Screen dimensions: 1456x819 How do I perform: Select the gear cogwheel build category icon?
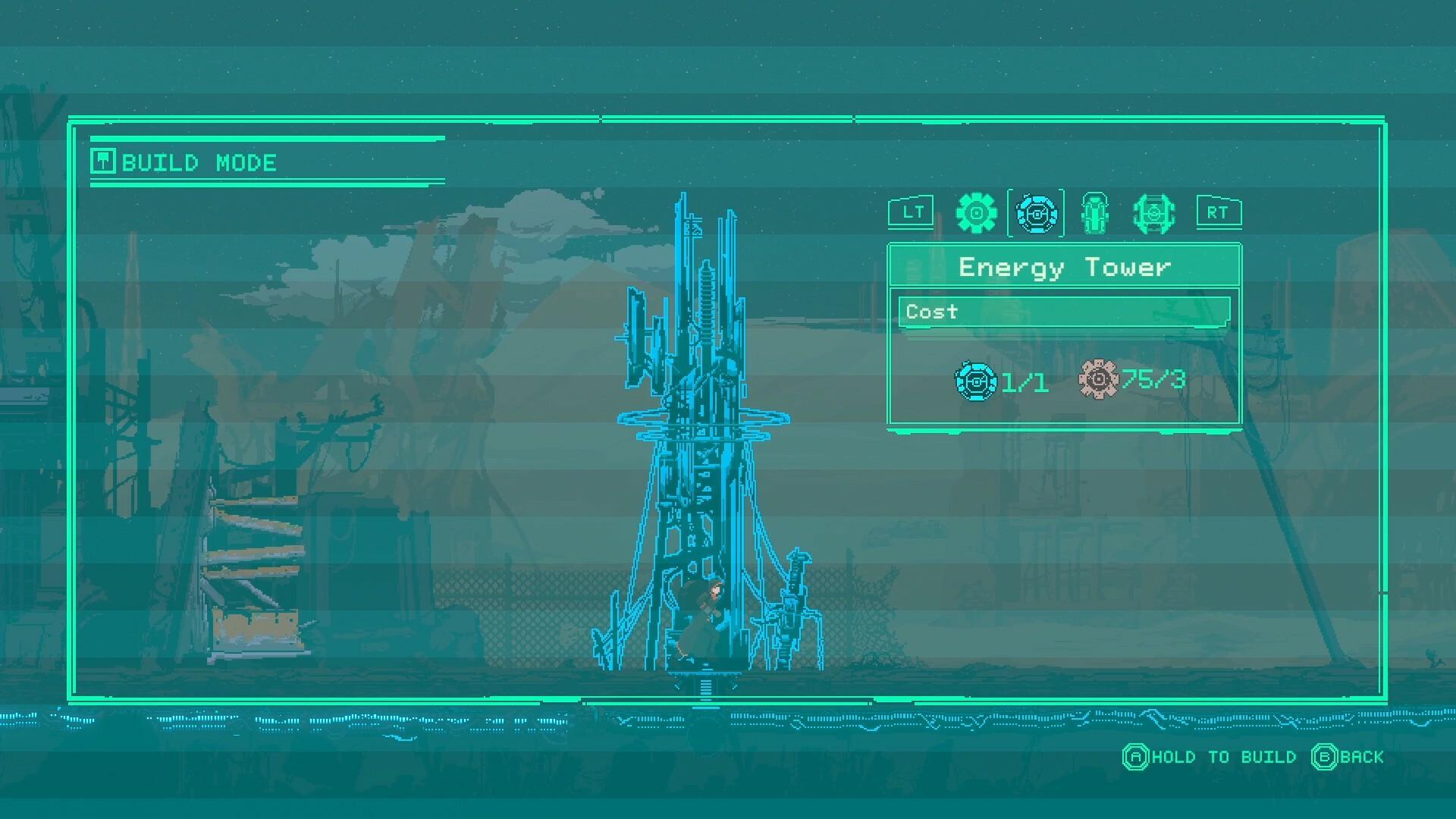click(x=977, y=213)
